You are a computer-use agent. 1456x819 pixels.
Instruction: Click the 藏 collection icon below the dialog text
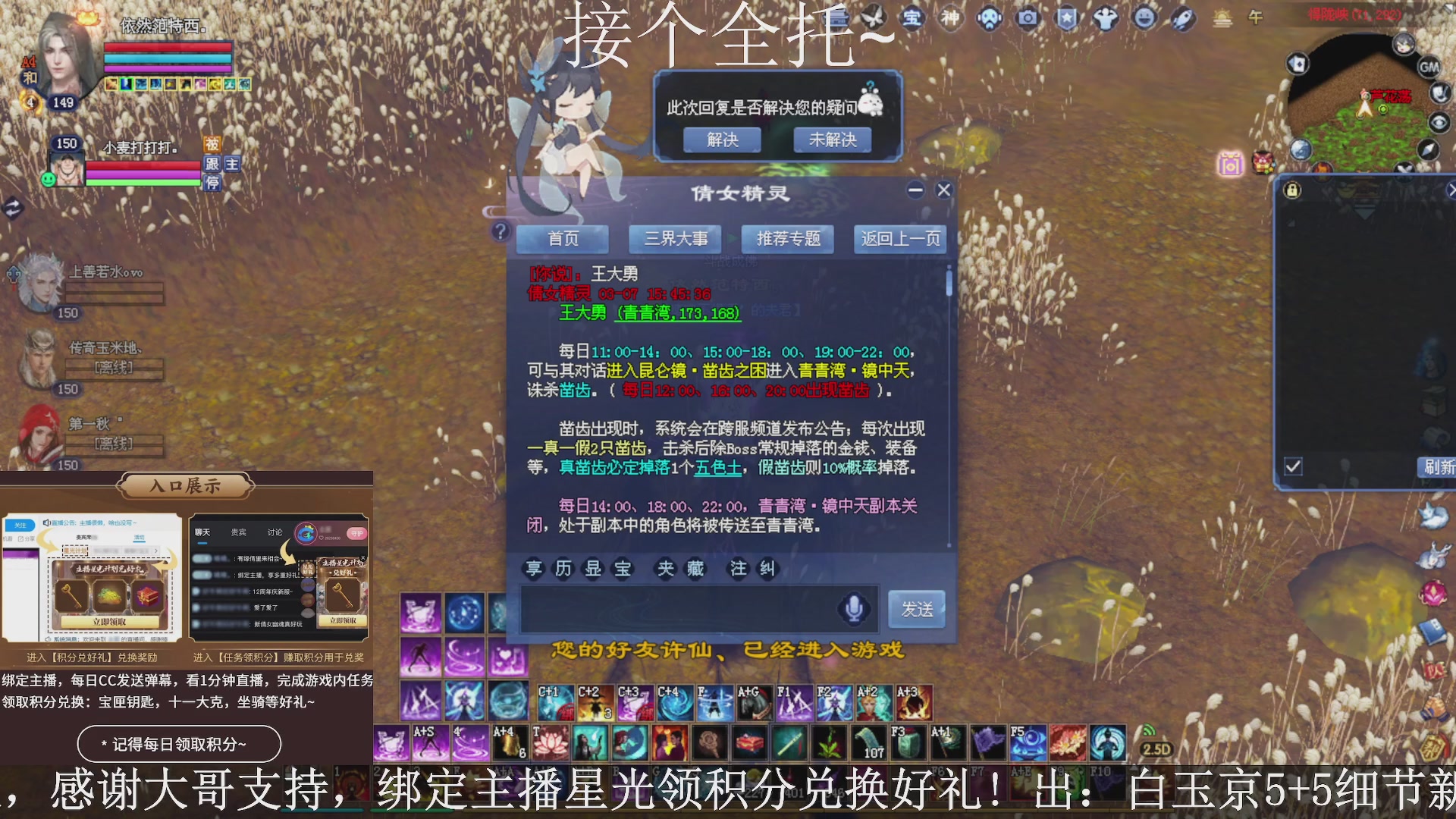695,567
